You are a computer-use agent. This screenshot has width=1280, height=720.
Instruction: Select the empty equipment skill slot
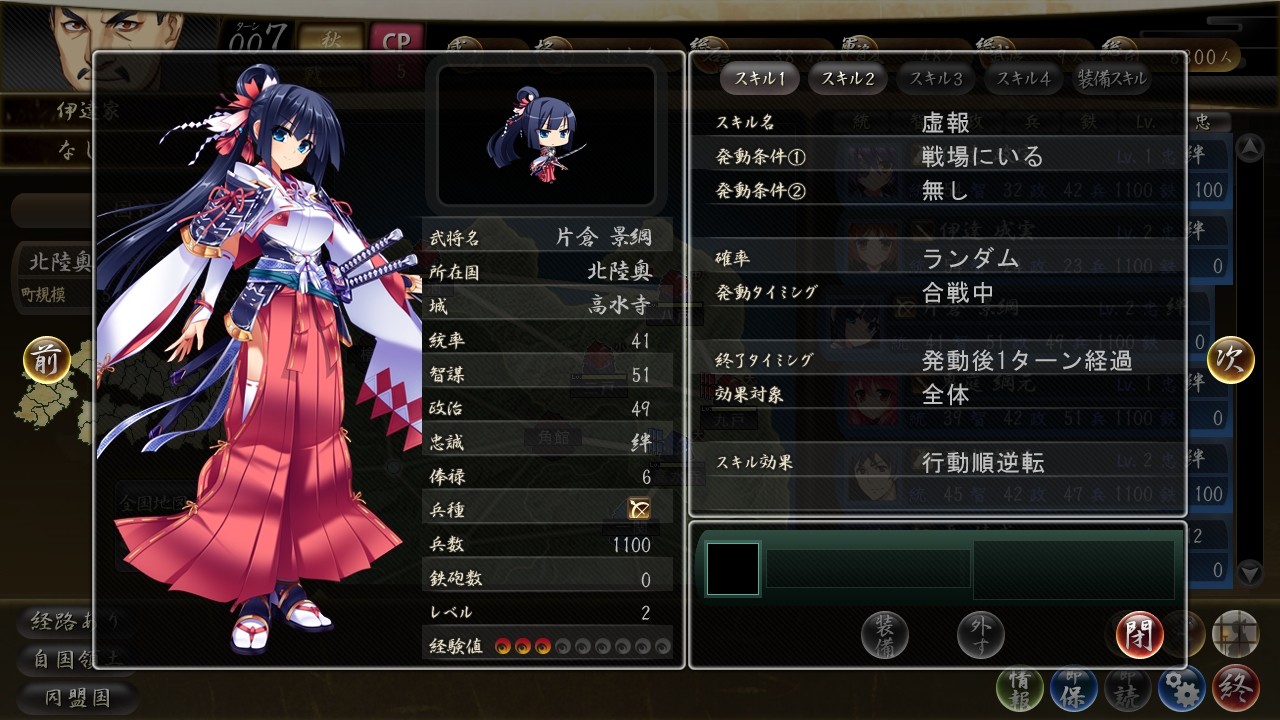coord(733,569)
